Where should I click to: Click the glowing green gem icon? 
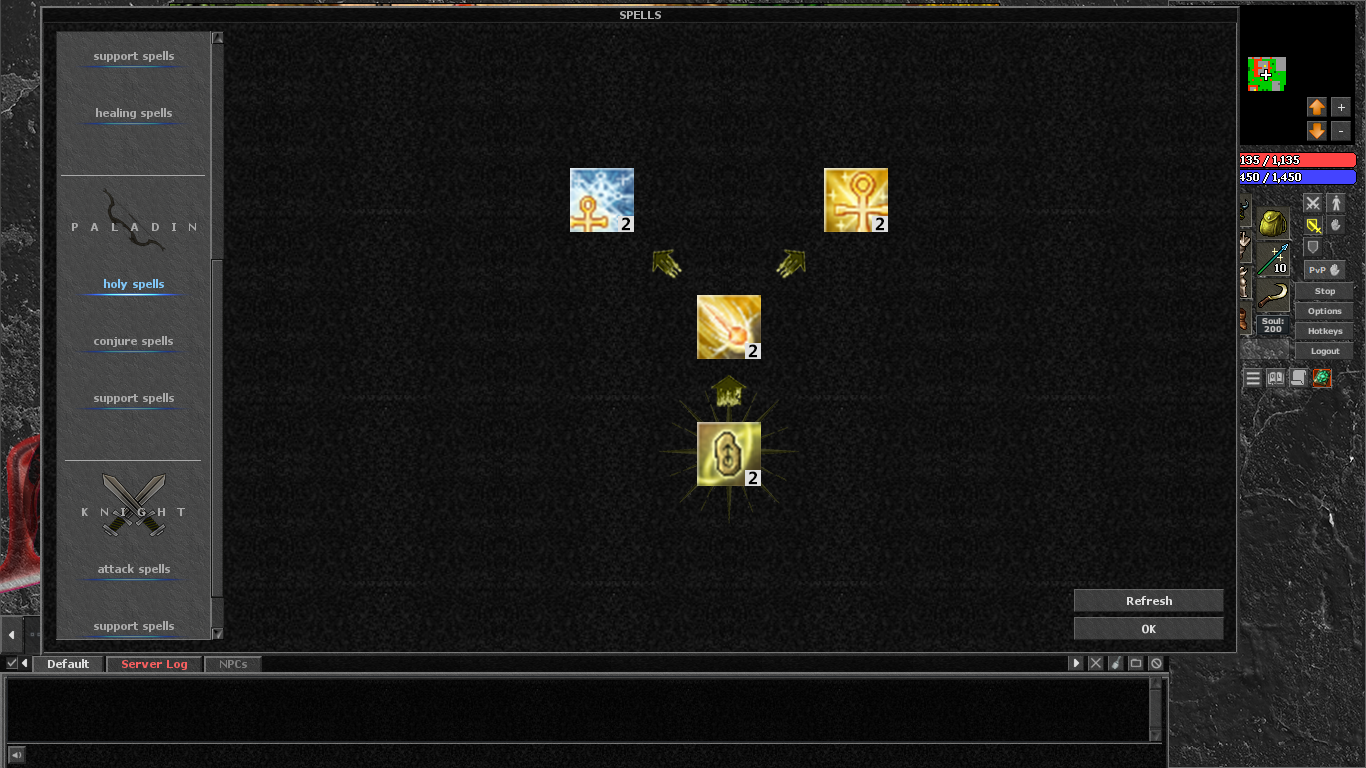[1322, 378]
